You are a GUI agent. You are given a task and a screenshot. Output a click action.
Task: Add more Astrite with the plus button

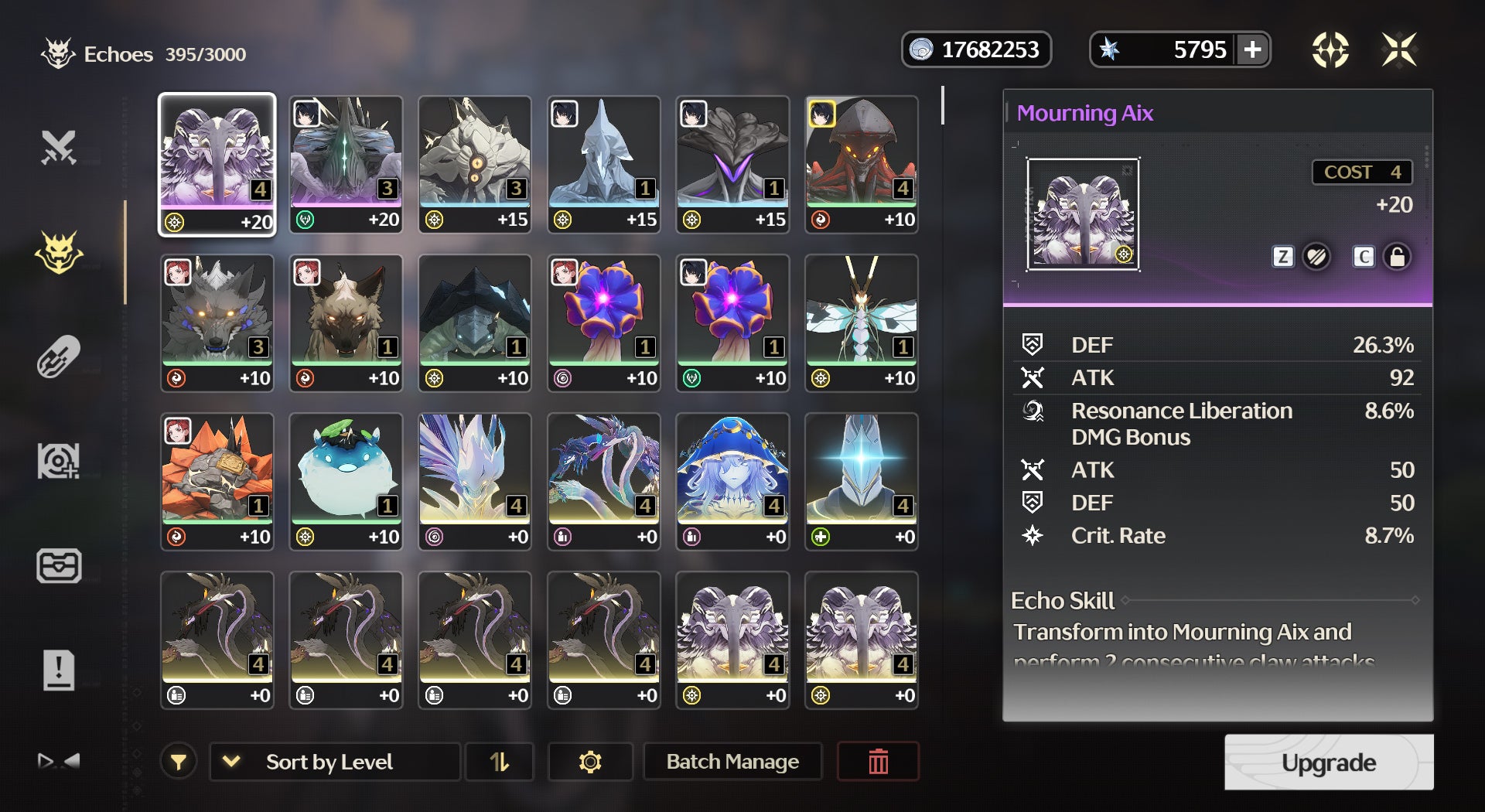click(x=1252, y=50)
